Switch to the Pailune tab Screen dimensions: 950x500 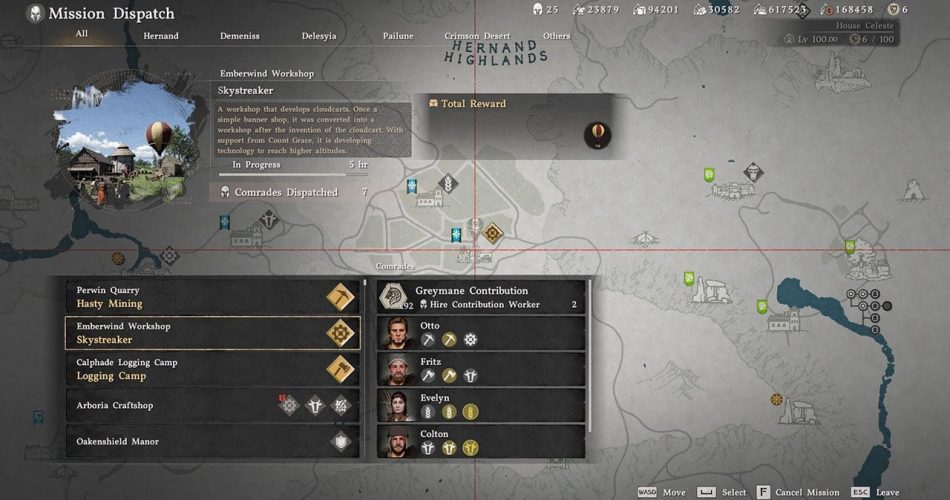[398, 36]
